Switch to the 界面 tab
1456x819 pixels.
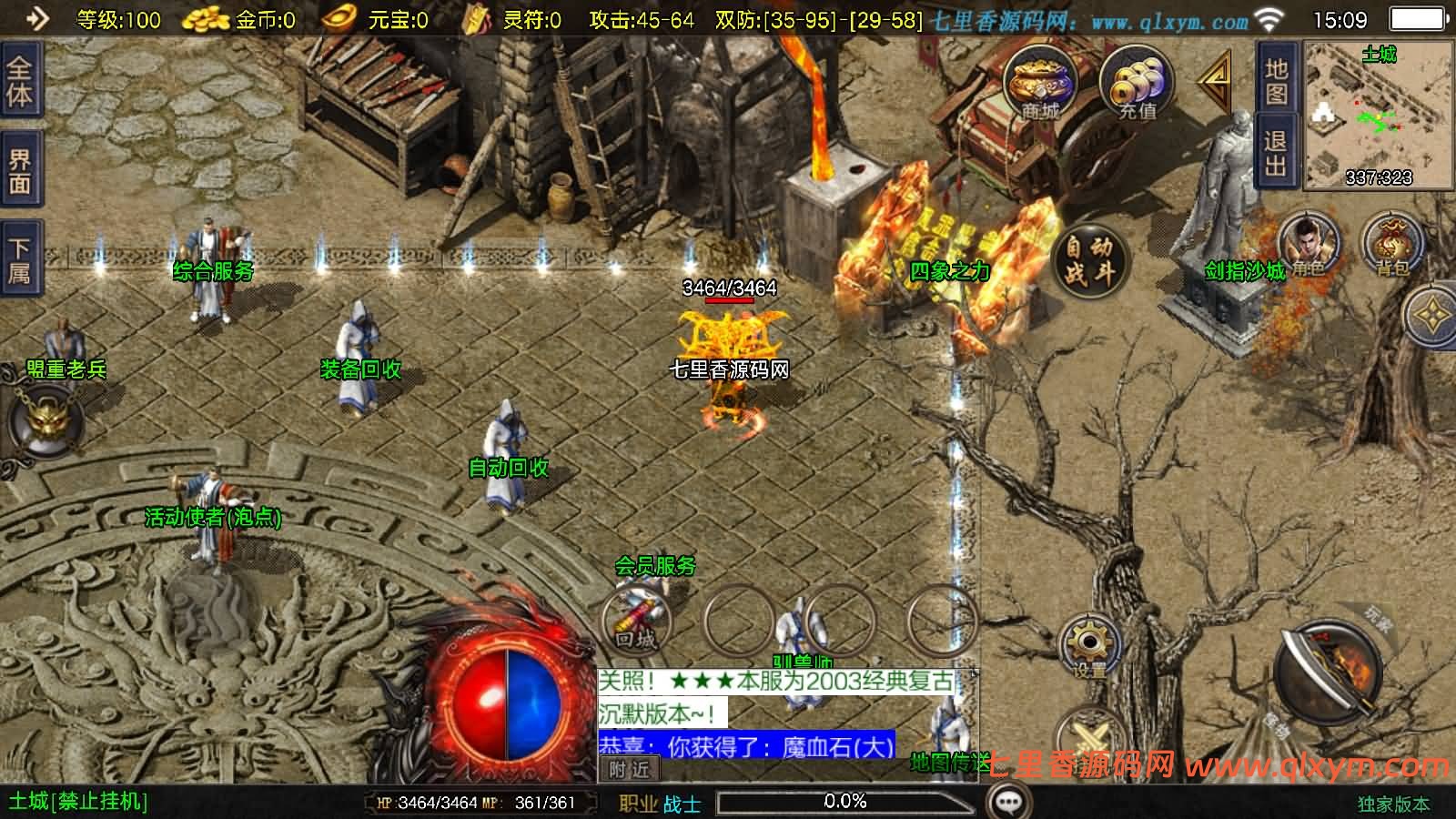pyautogui.click(x=19, y=172)
